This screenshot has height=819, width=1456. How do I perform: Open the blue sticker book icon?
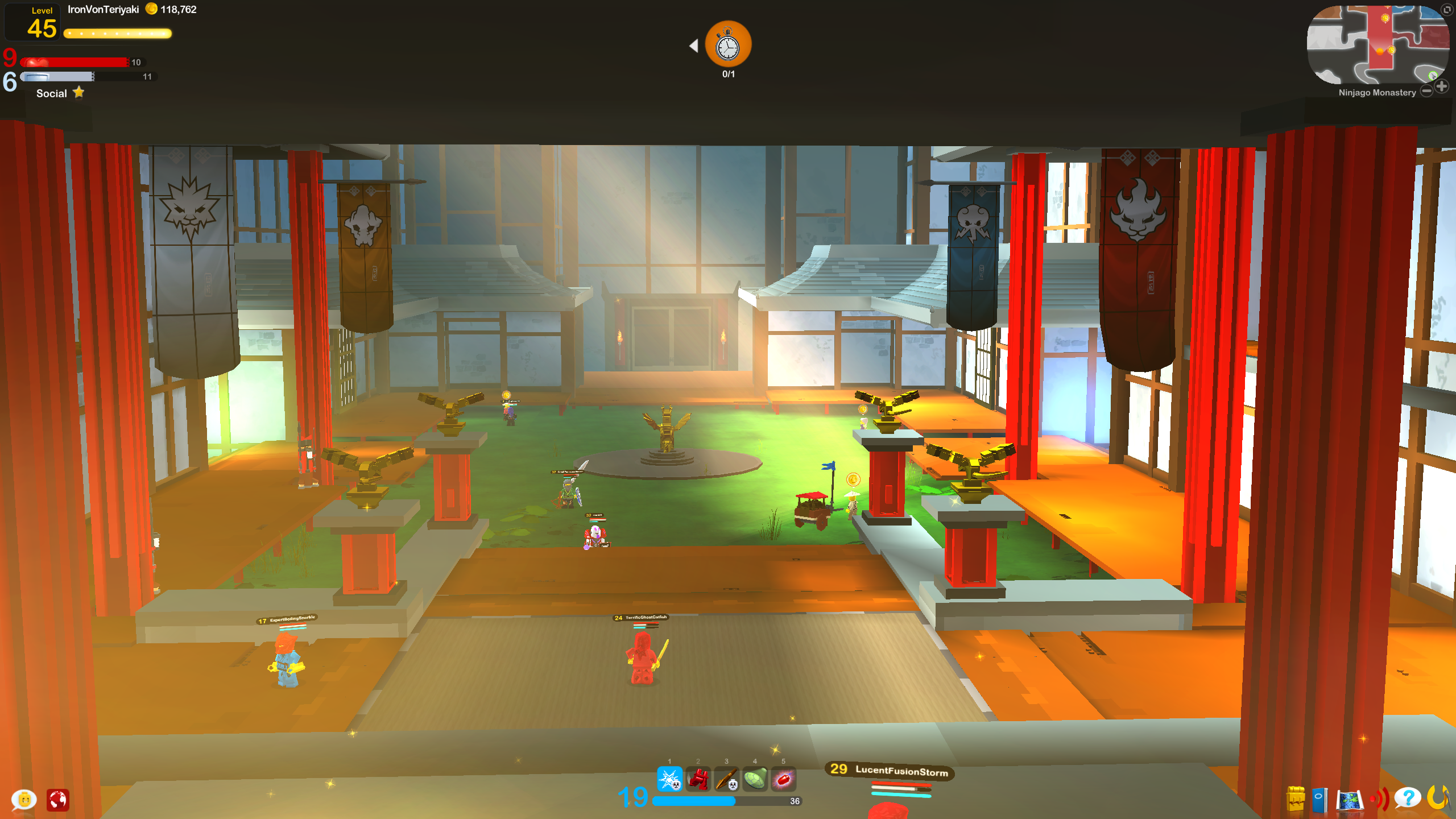1320,800
